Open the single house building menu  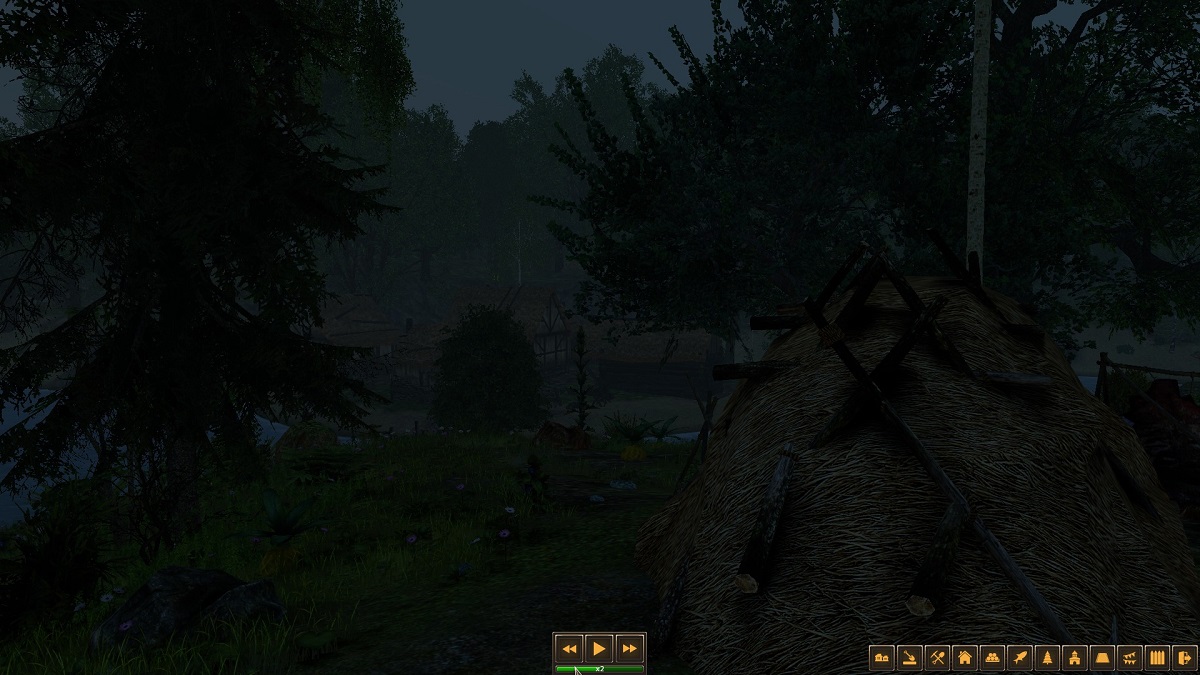point(965,658)
